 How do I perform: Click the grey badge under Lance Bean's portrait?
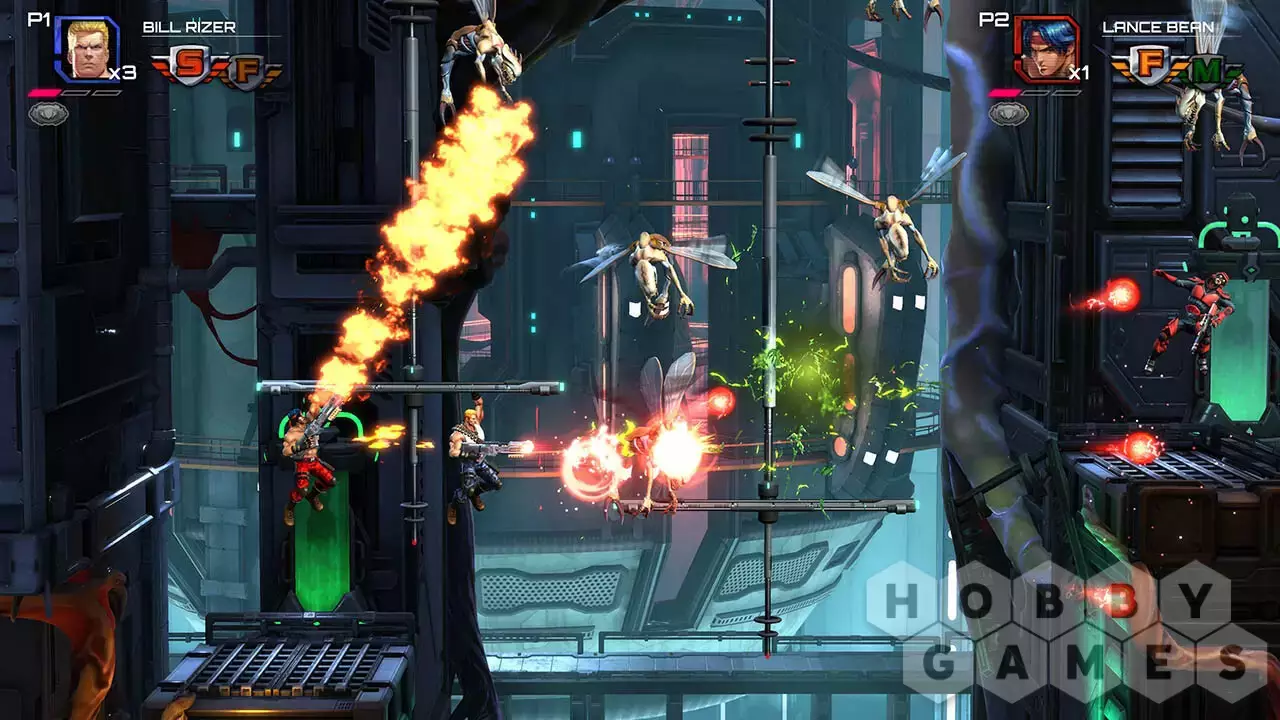[1008, 114]
